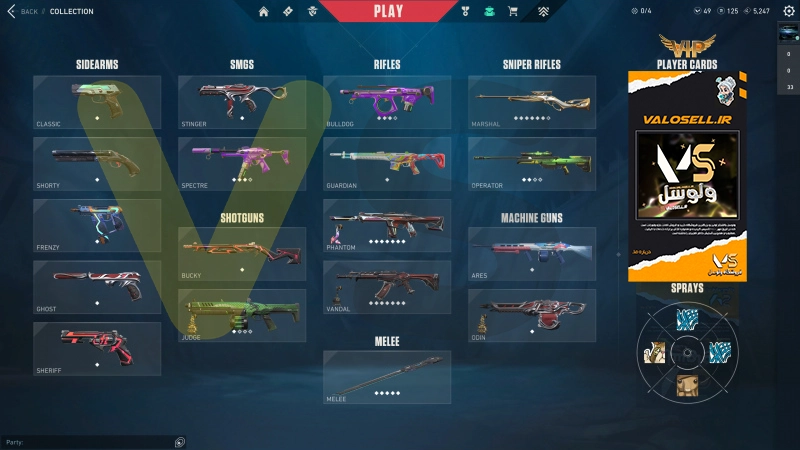This screenshot has width=800, height=450.
Task: Open the Phantom rifle slot
Action: [x=387, y=225]
